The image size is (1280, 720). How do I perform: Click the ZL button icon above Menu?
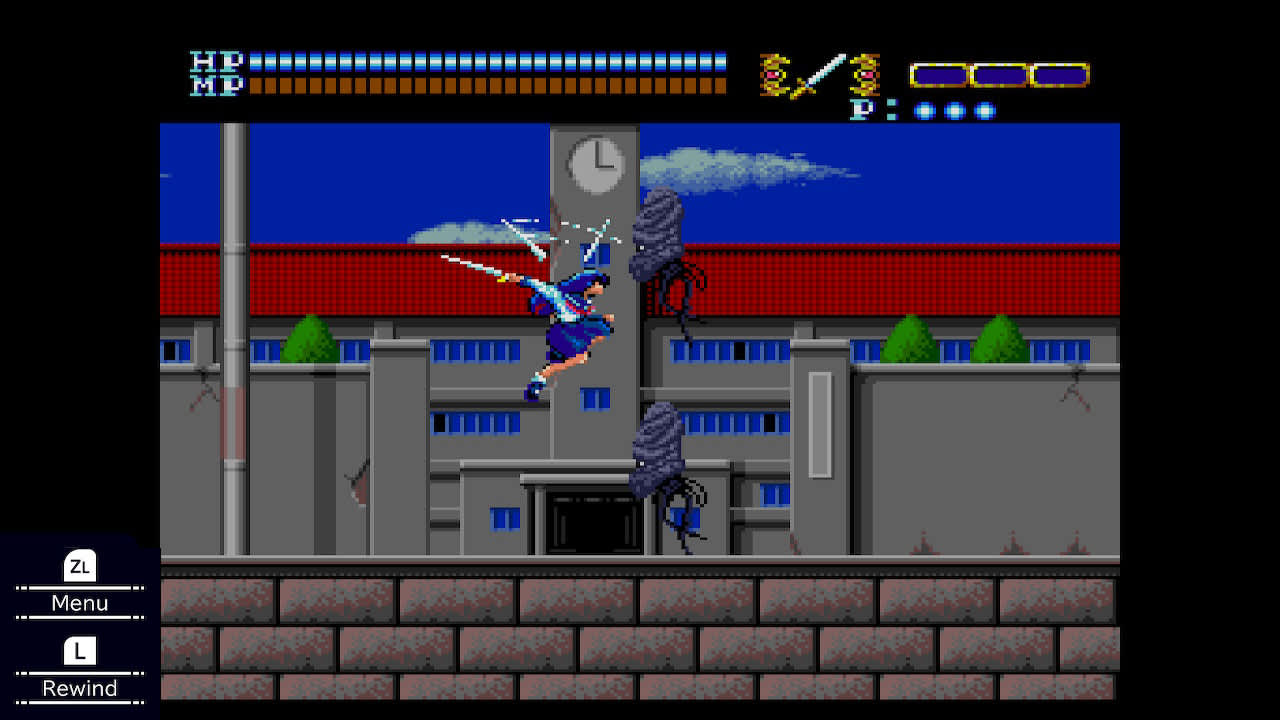coord(80,566)
